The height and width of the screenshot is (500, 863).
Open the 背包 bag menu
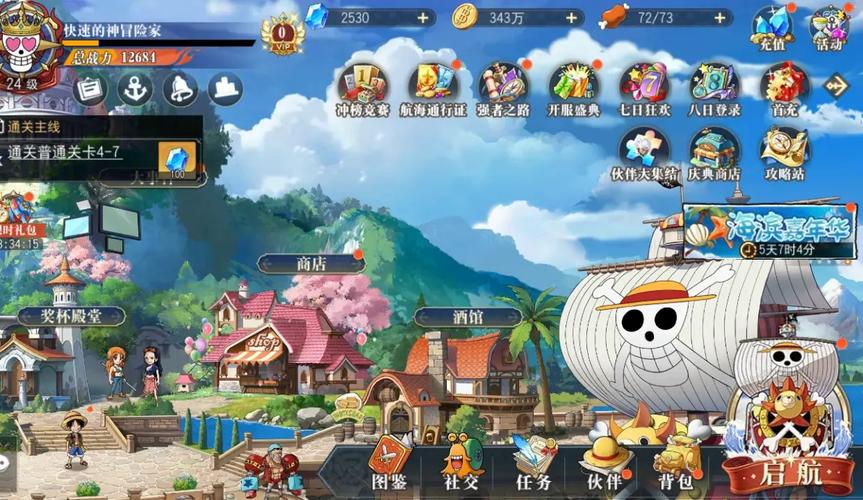[x=678, y=463]
